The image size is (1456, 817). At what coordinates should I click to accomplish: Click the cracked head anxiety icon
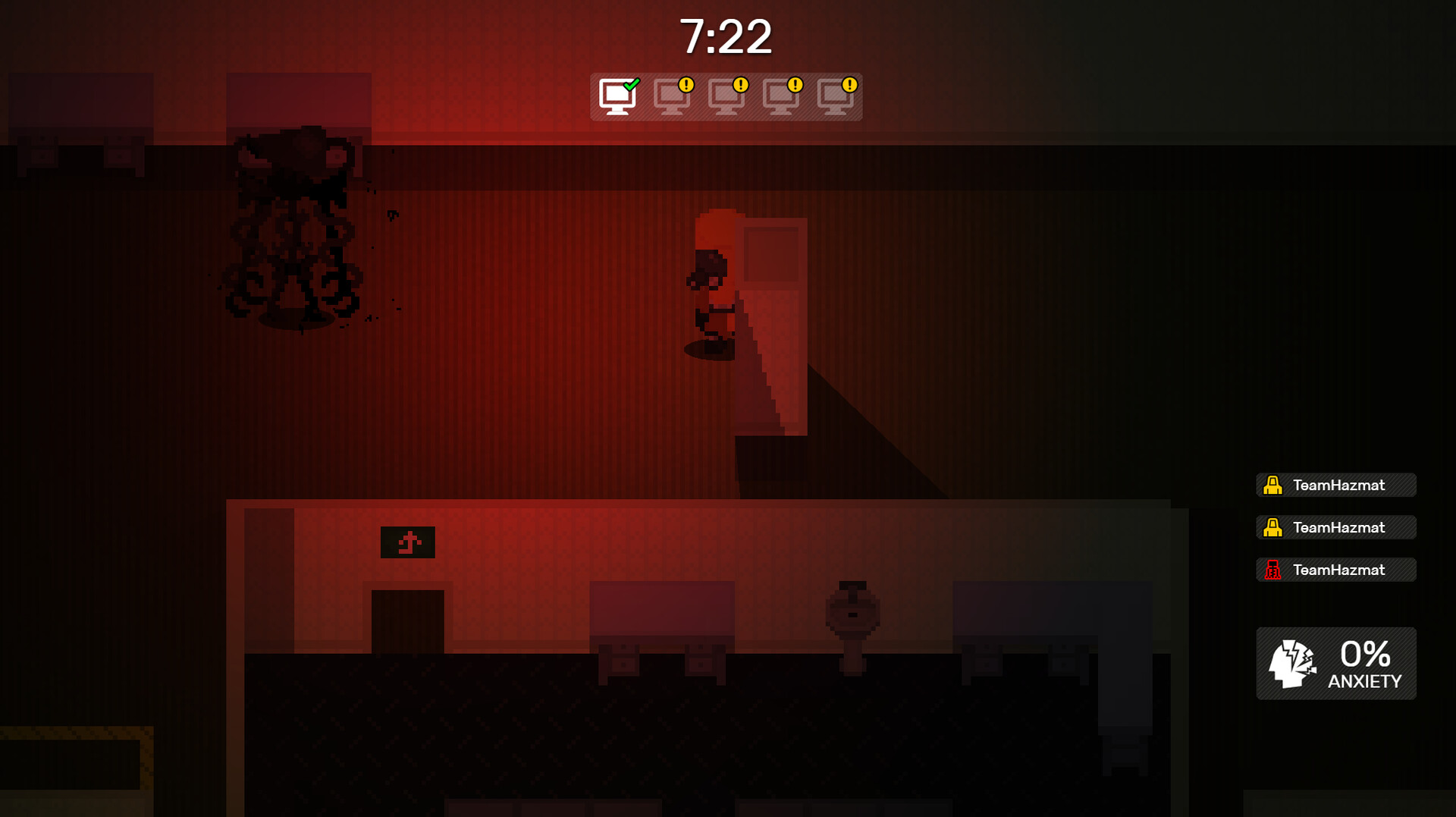click(1294, 663)
